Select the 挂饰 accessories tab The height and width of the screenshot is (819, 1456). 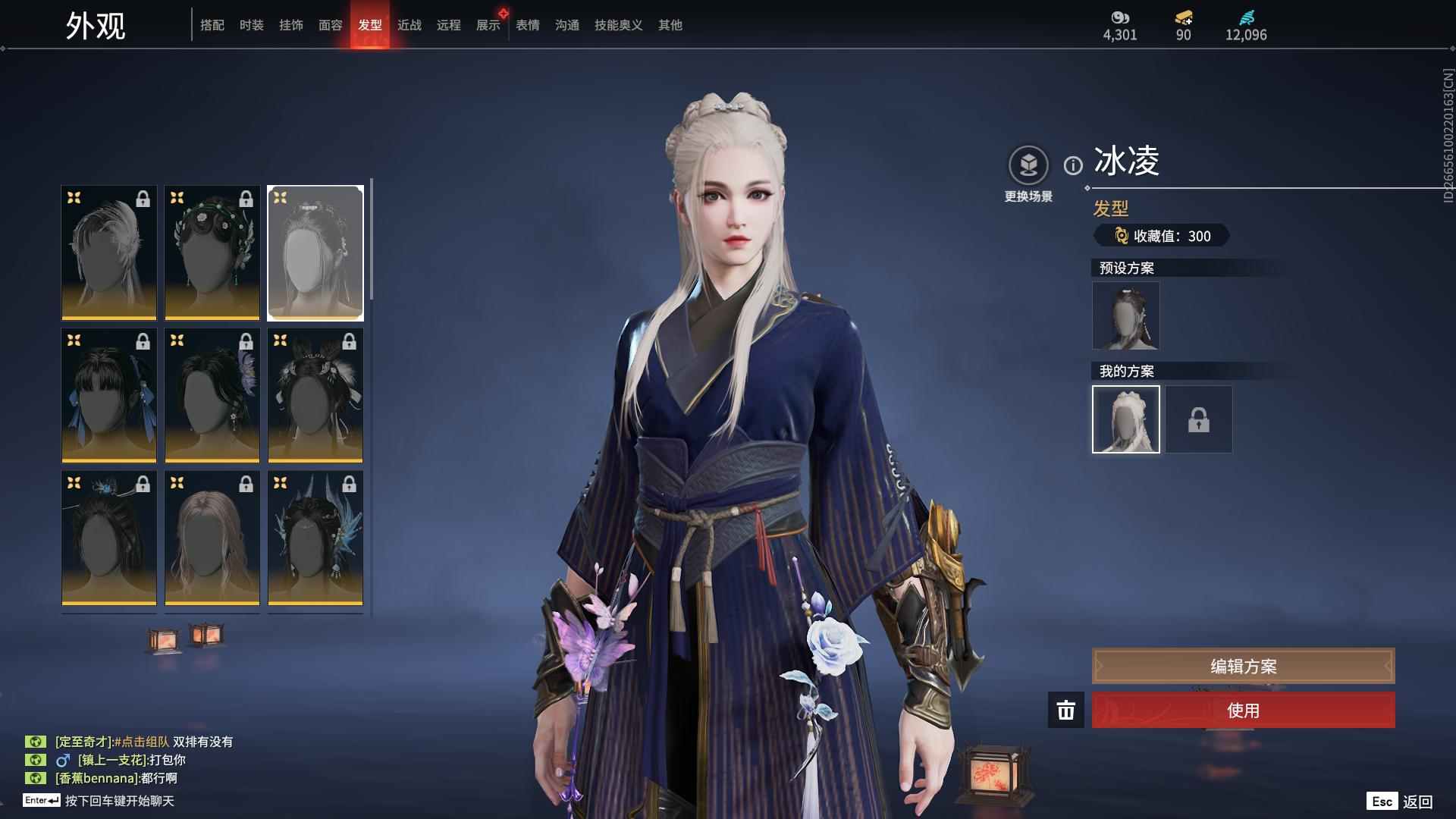291,25
